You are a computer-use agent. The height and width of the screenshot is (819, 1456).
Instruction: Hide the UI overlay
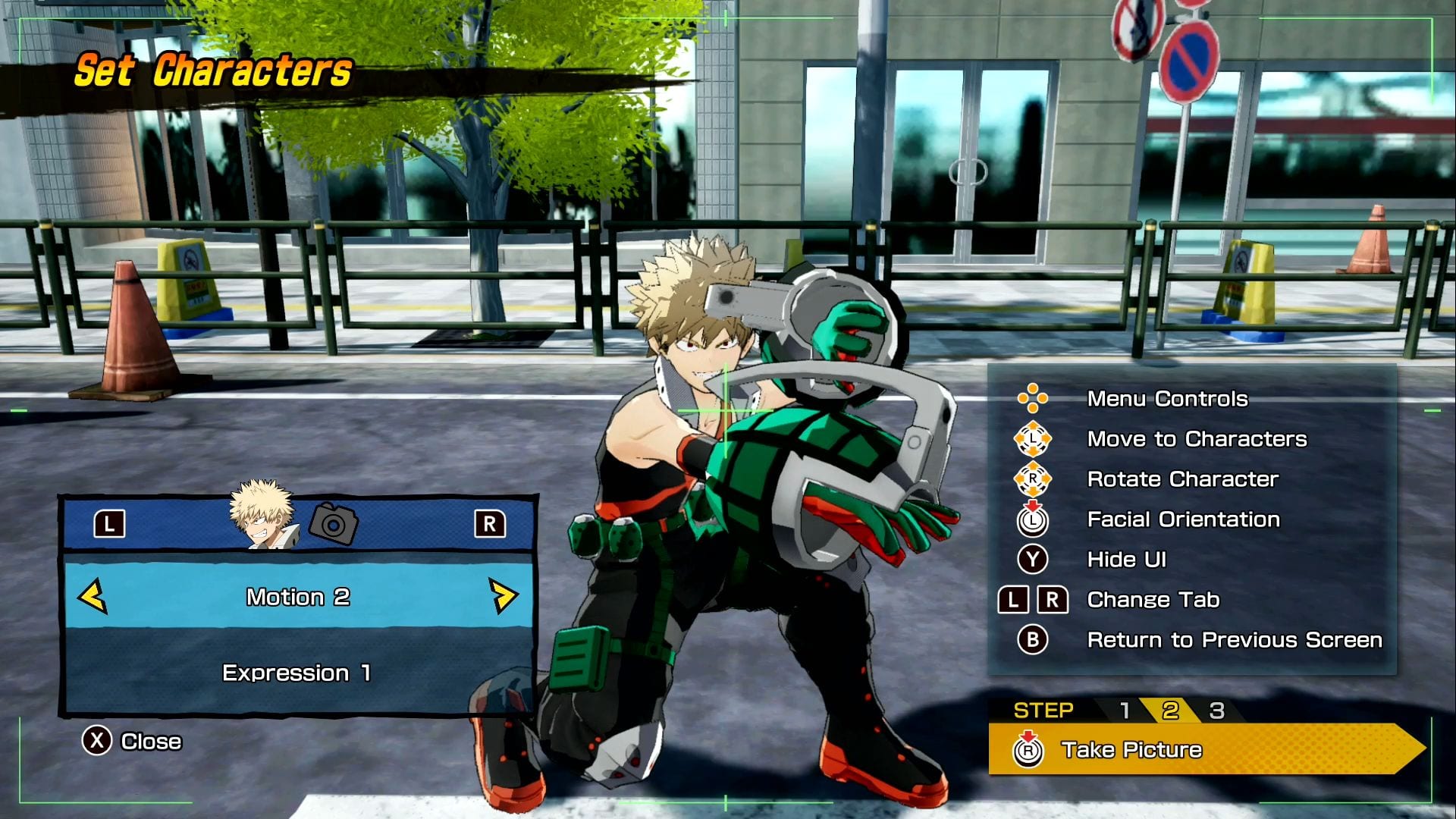pos(1126,560)
